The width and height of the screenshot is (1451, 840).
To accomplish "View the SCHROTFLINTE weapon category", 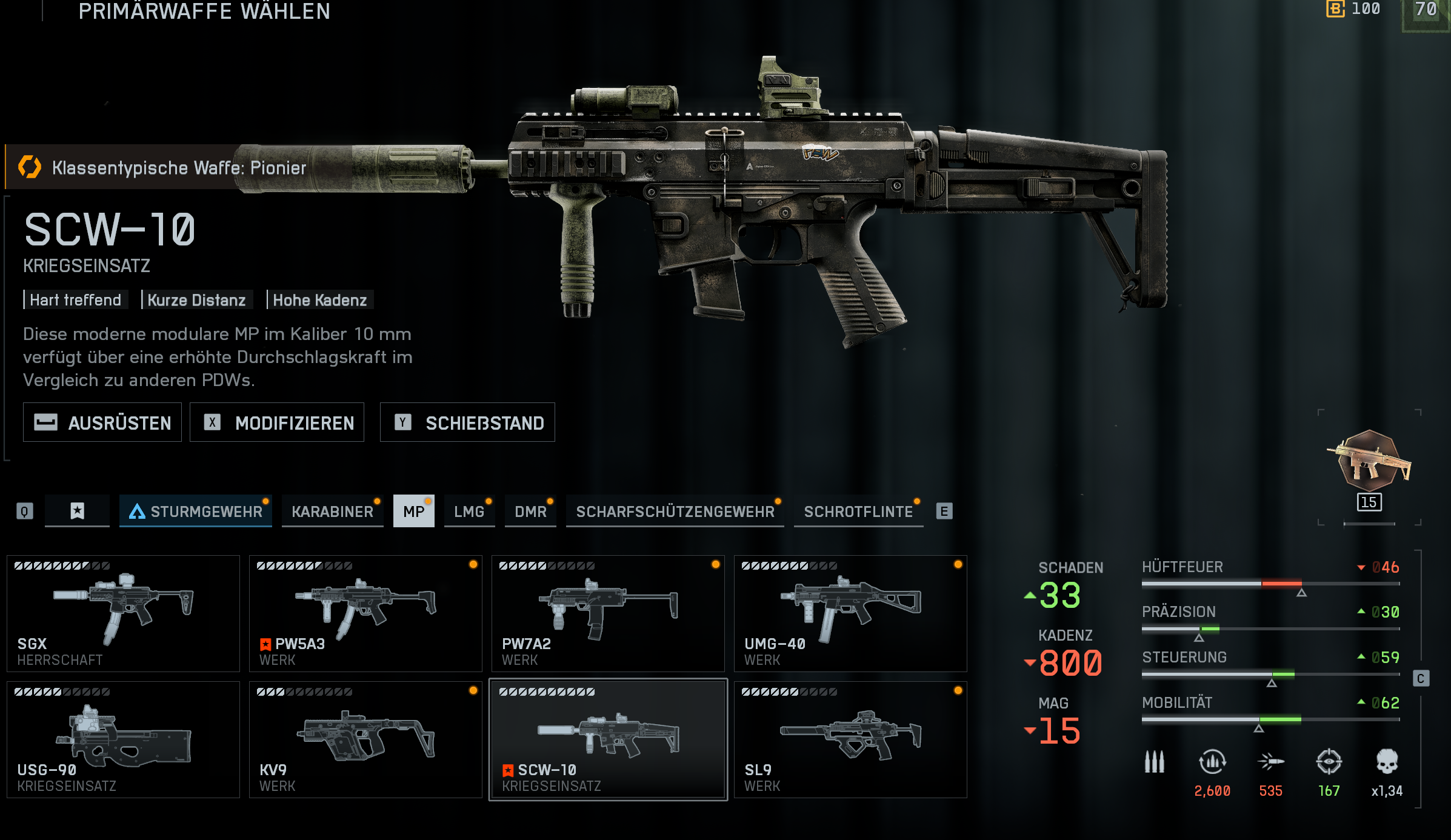I will (858, 512).
